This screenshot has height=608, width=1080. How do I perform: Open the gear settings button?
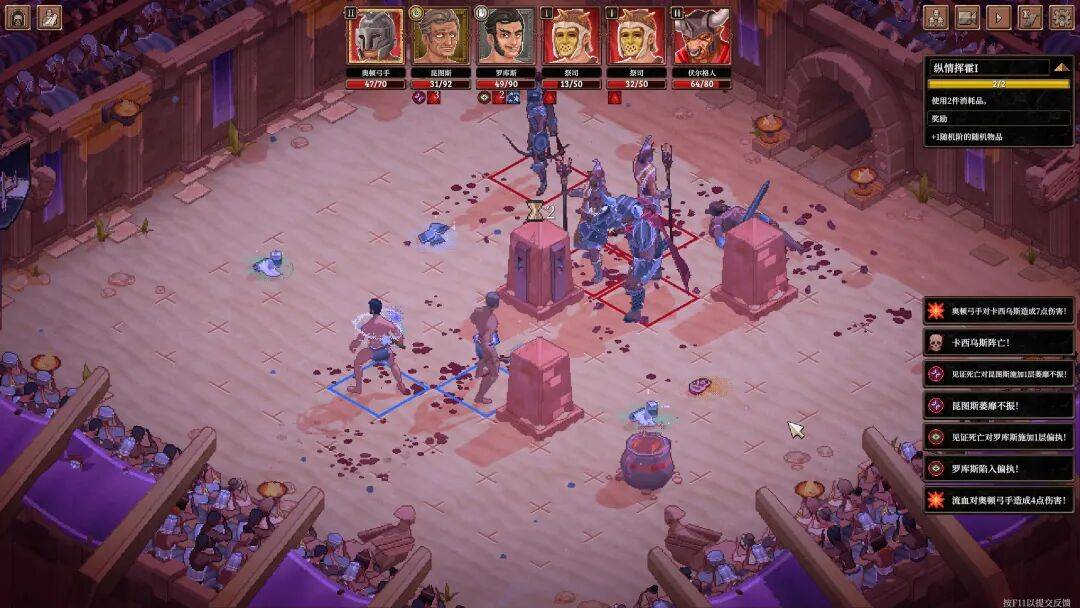pyautogui.click(x=1061, y=17)
